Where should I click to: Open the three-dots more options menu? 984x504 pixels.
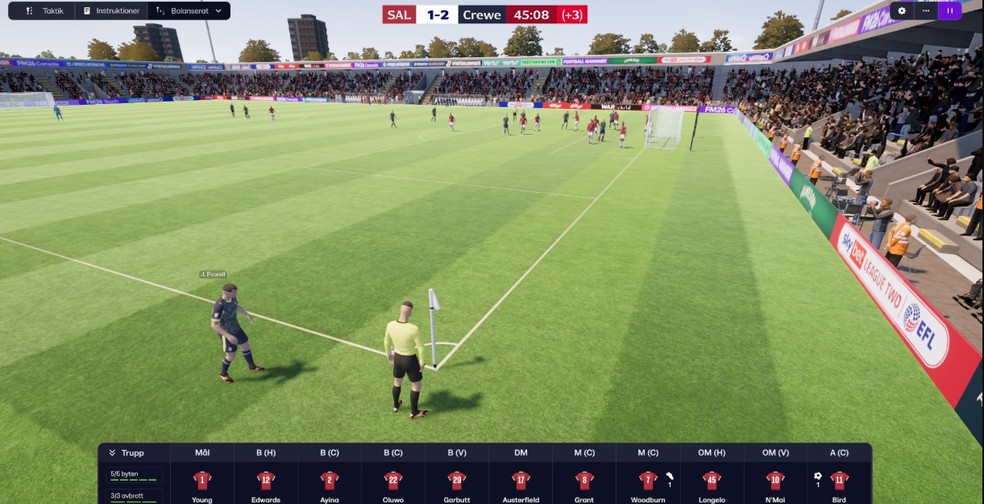[926, 11]
